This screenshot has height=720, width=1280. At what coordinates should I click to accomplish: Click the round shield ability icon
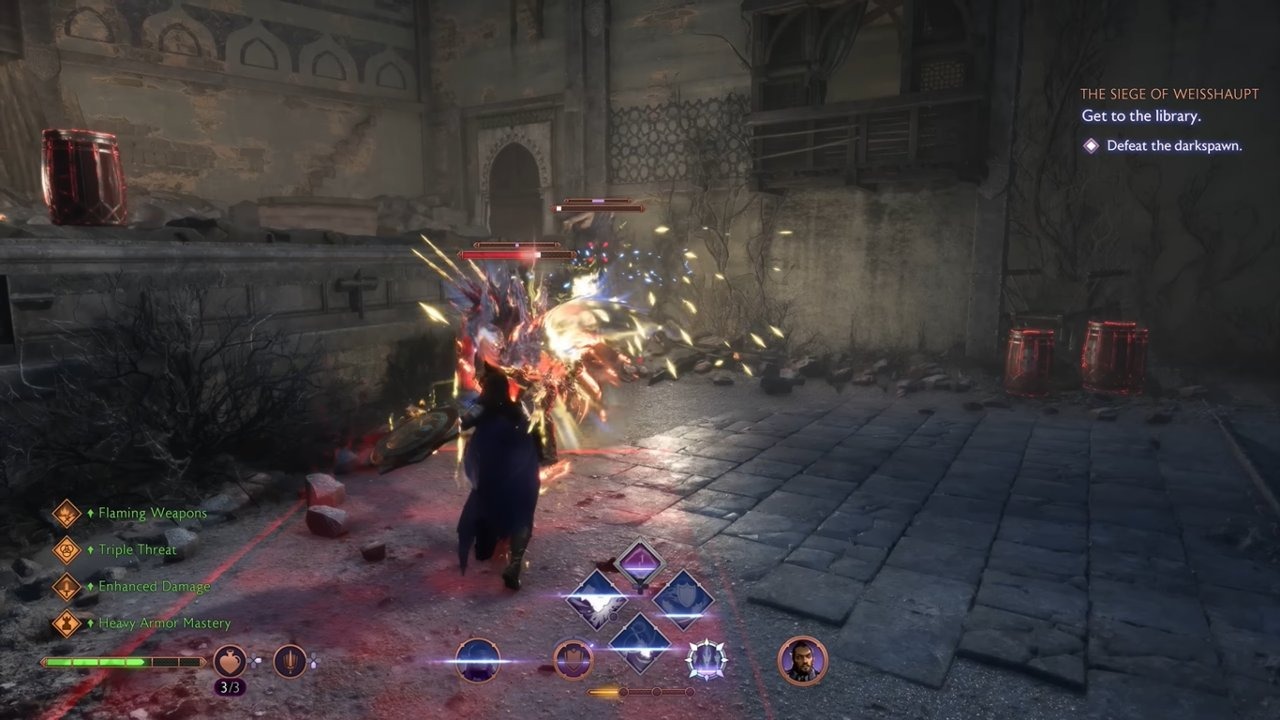click(573, 660)
